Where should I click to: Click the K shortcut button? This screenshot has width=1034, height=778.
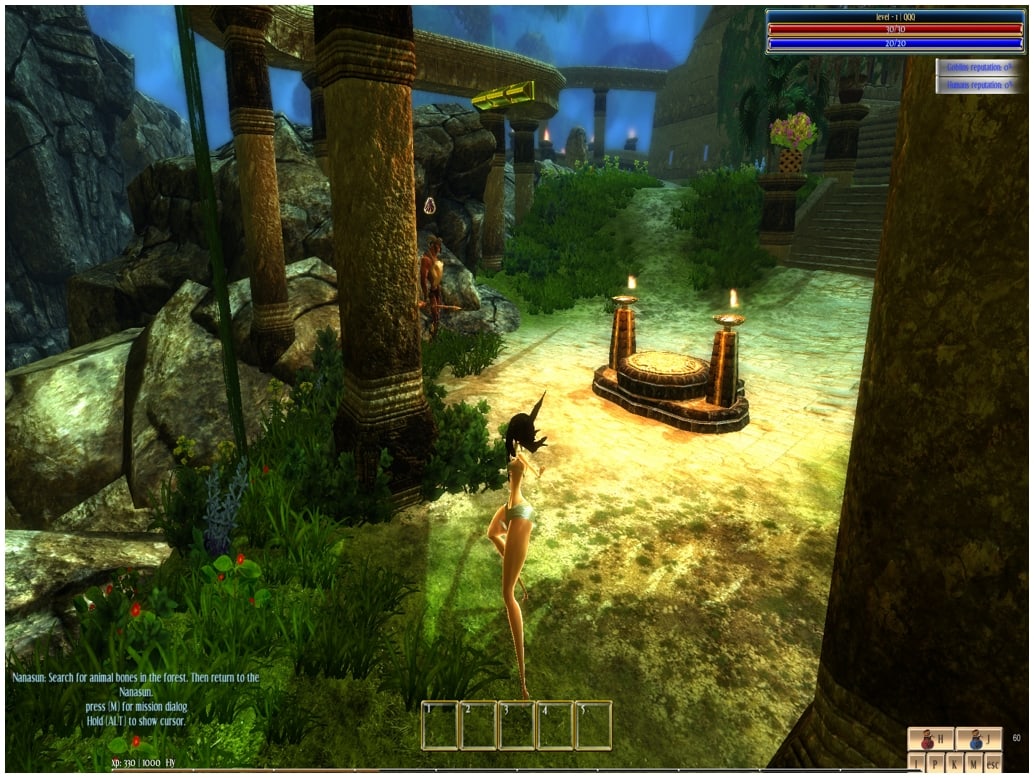[x=955, y=764]
